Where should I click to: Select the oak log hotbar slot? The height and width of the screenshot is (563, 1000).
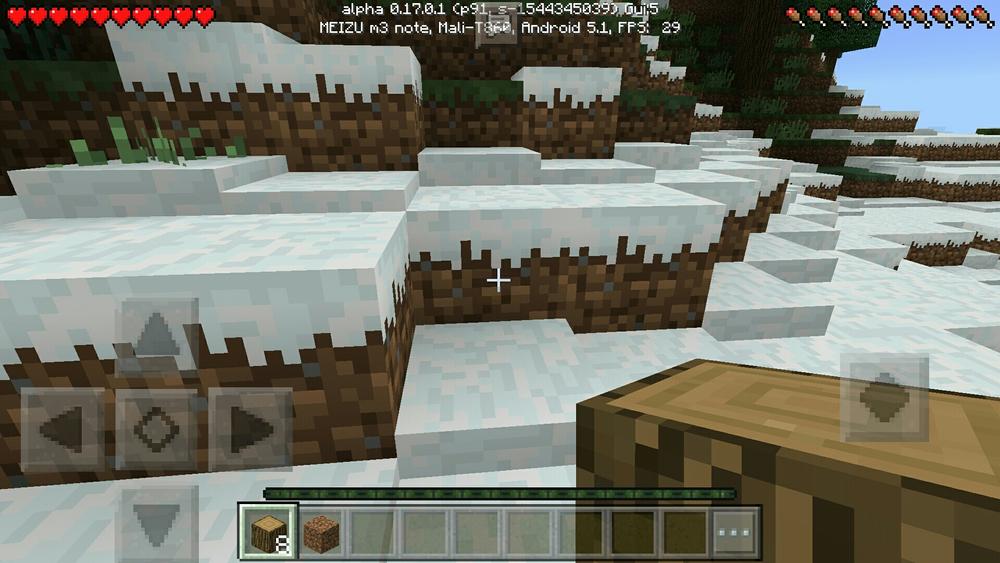point(268,530)
